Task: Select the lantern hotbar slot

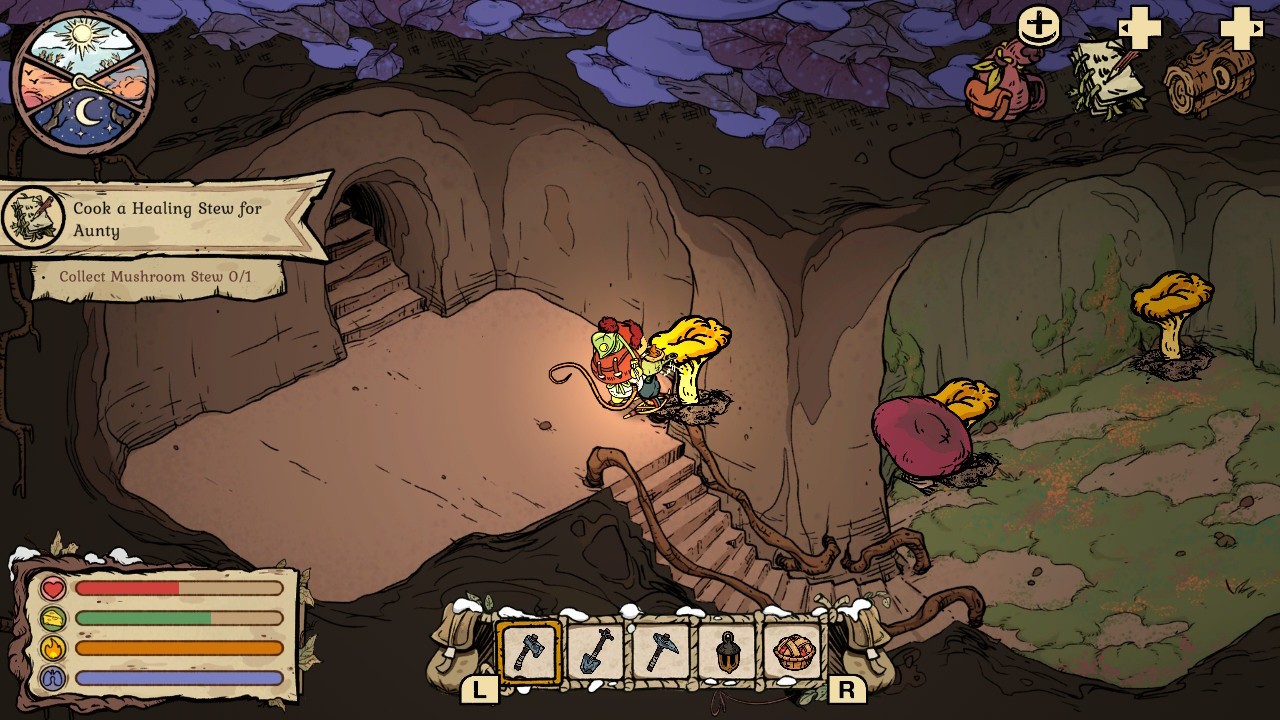Action: pyautogui.click(x=728, y=653)
